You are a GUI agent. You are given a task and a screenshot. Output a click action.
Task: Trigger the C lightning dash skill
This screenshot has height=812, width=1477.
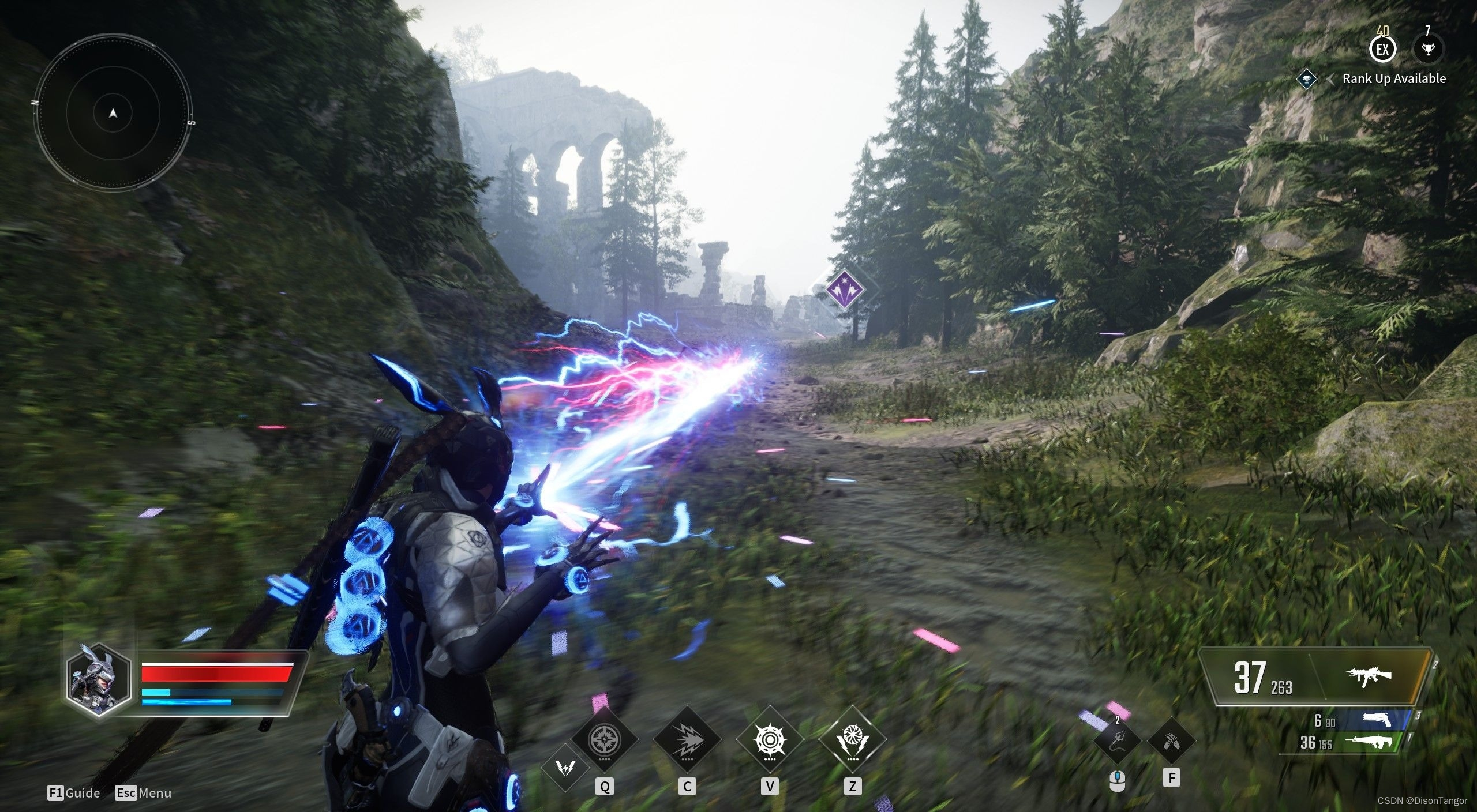click(x=687, y=739)
